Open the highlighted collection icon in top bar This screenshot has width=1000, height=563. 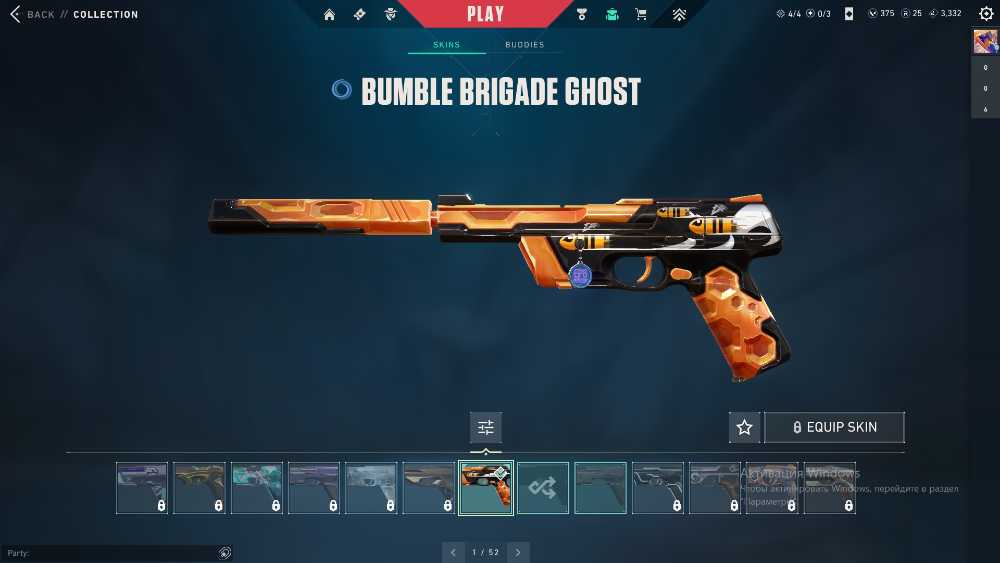[611, 14]
